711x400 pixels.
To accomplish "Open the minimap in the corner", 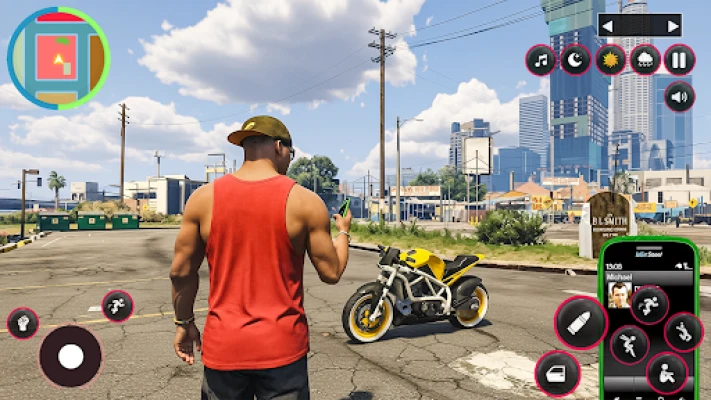I will coord(59,59).
